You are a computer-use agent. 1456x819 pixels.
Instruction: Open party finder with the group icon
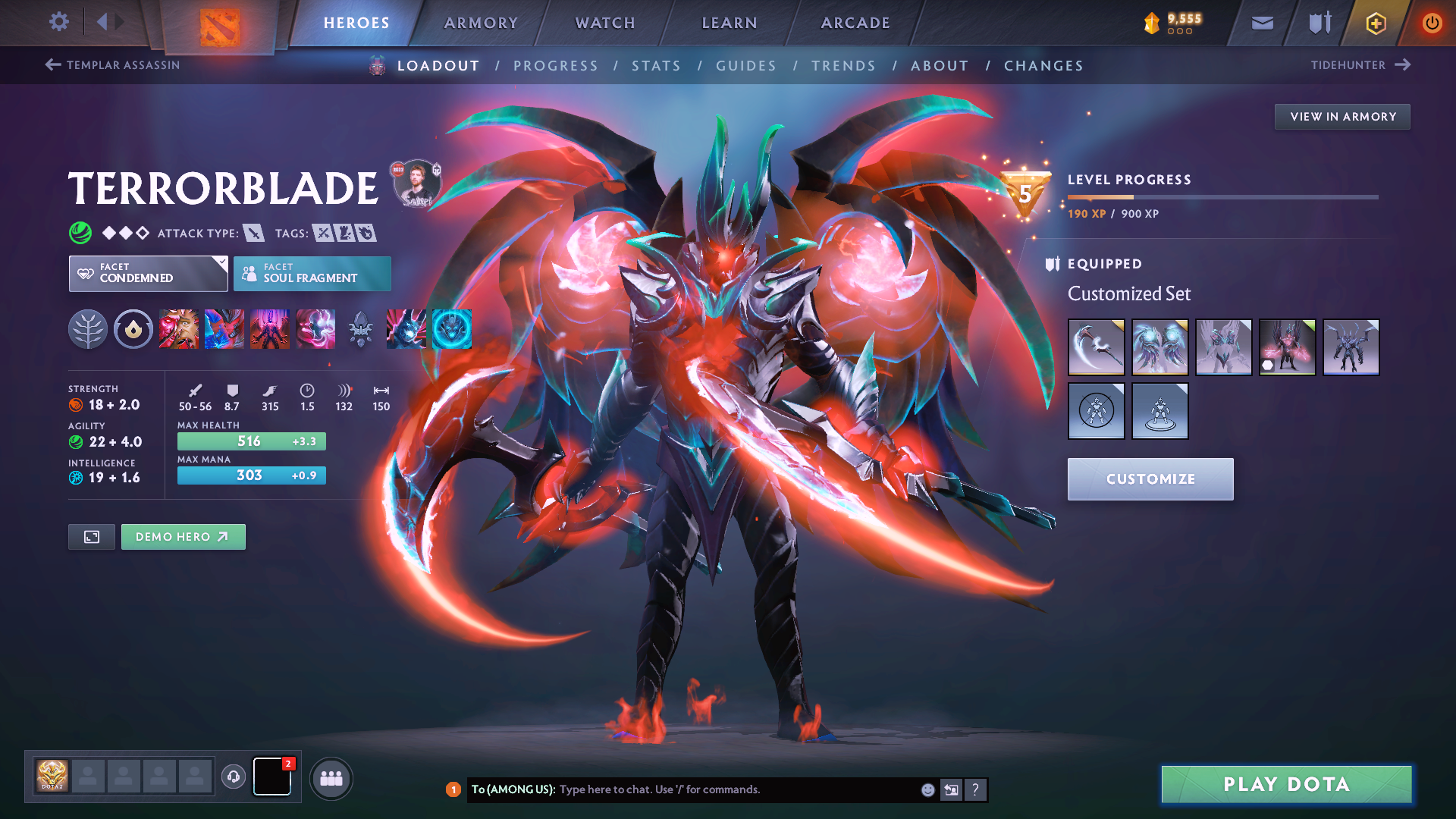coord(331,777)
